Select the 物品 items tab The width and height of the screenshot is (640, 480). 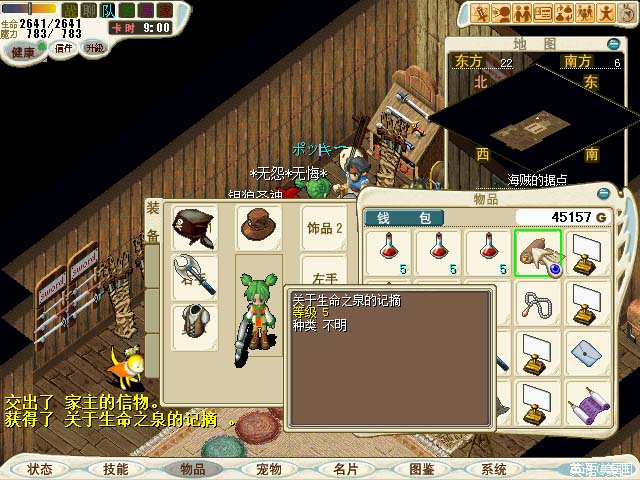192,468
